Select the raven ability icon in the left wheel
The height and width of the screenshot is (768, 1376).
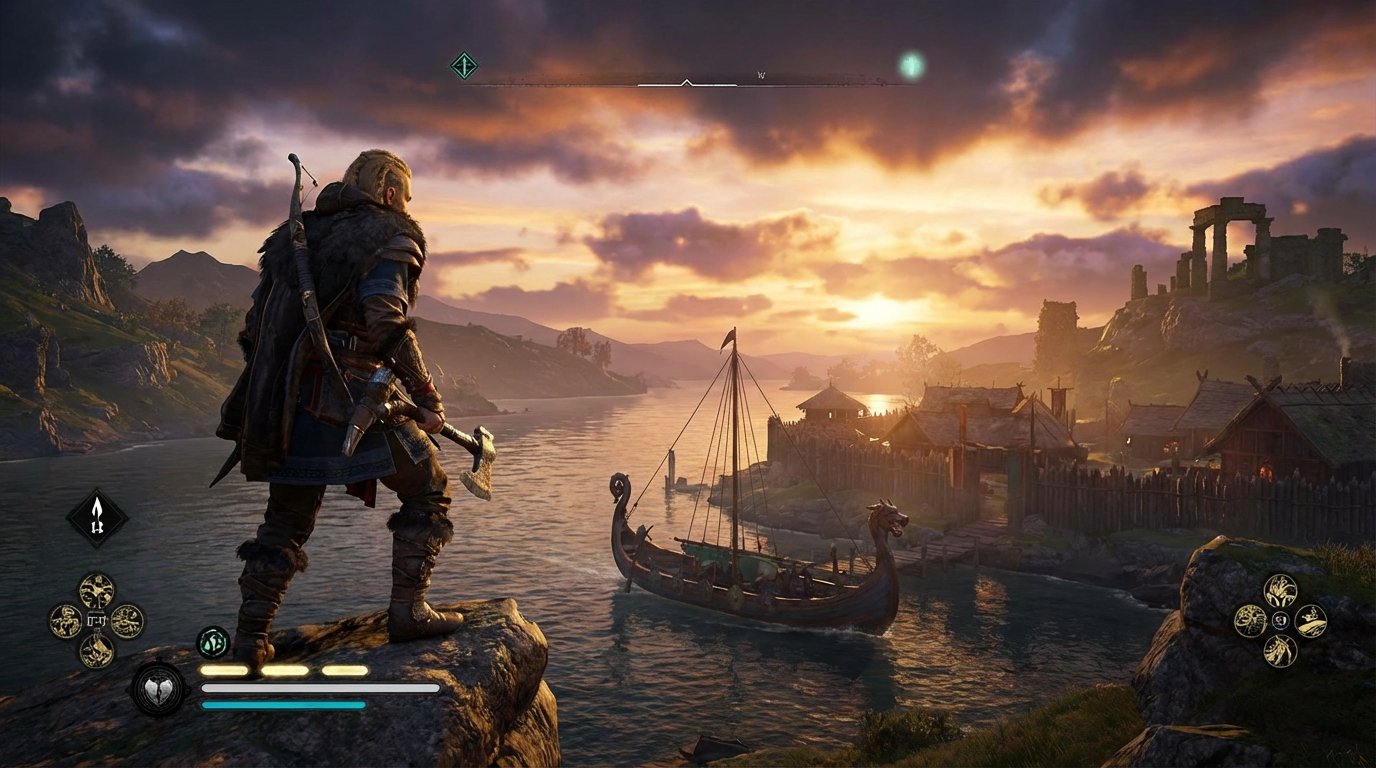95,589
